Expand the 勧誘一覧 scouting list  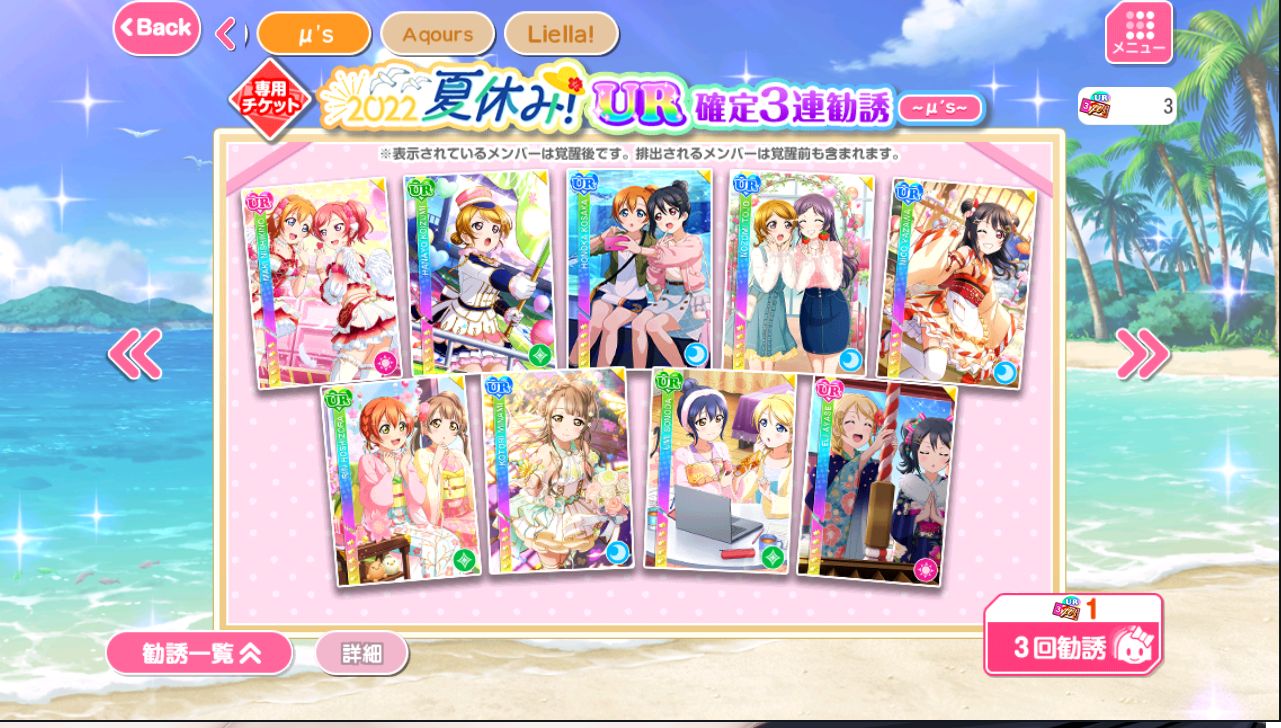coord(199,653)
